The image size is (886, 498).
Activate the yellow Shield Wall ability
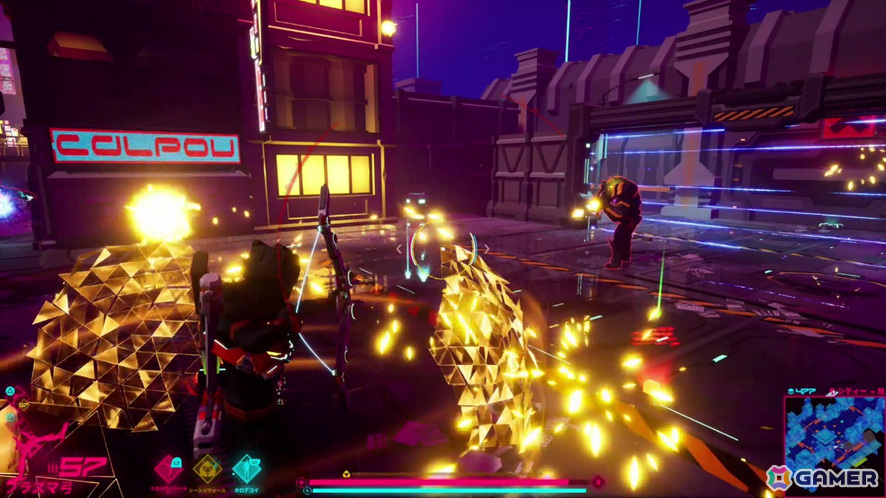point(207,467)
